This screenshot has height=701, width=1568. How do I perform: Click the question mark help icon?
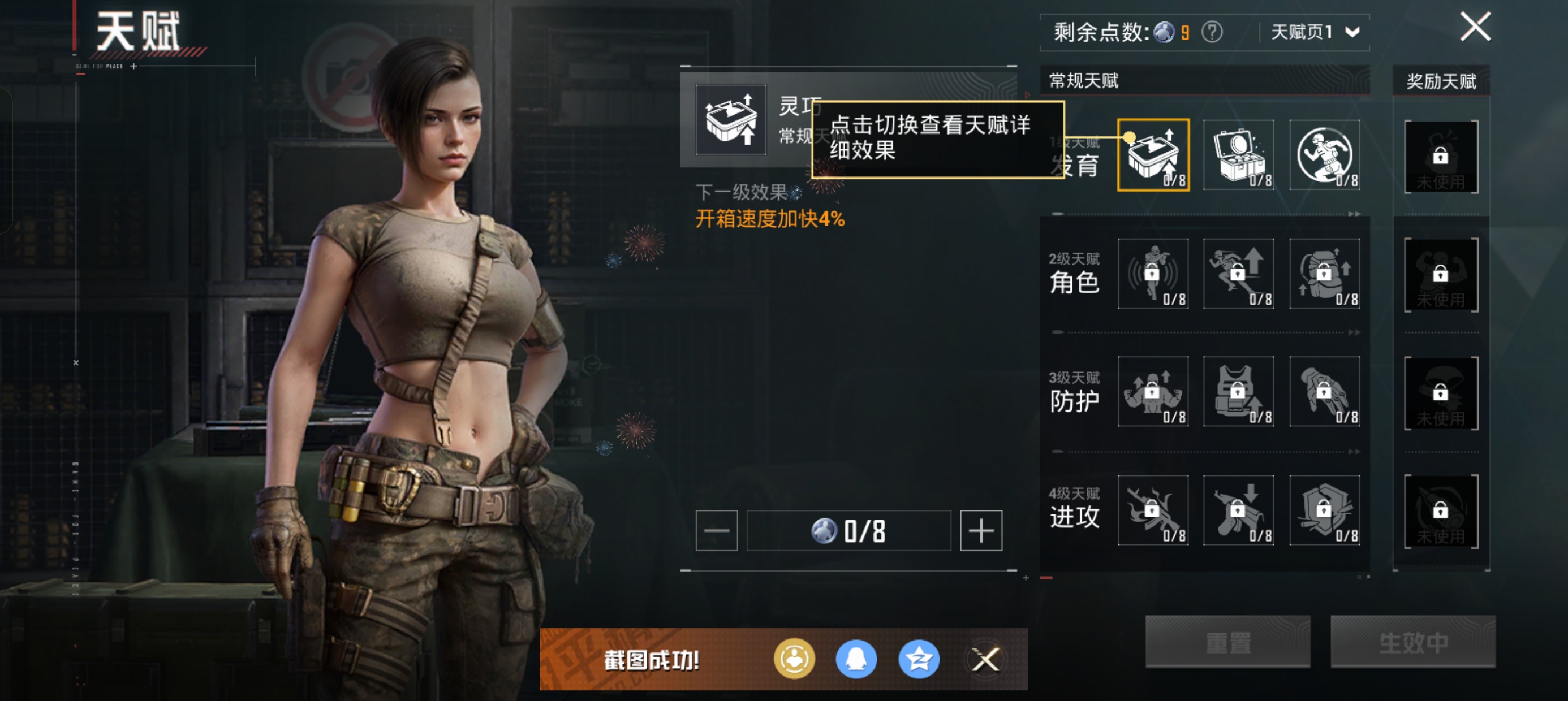tap(1211, 32)
